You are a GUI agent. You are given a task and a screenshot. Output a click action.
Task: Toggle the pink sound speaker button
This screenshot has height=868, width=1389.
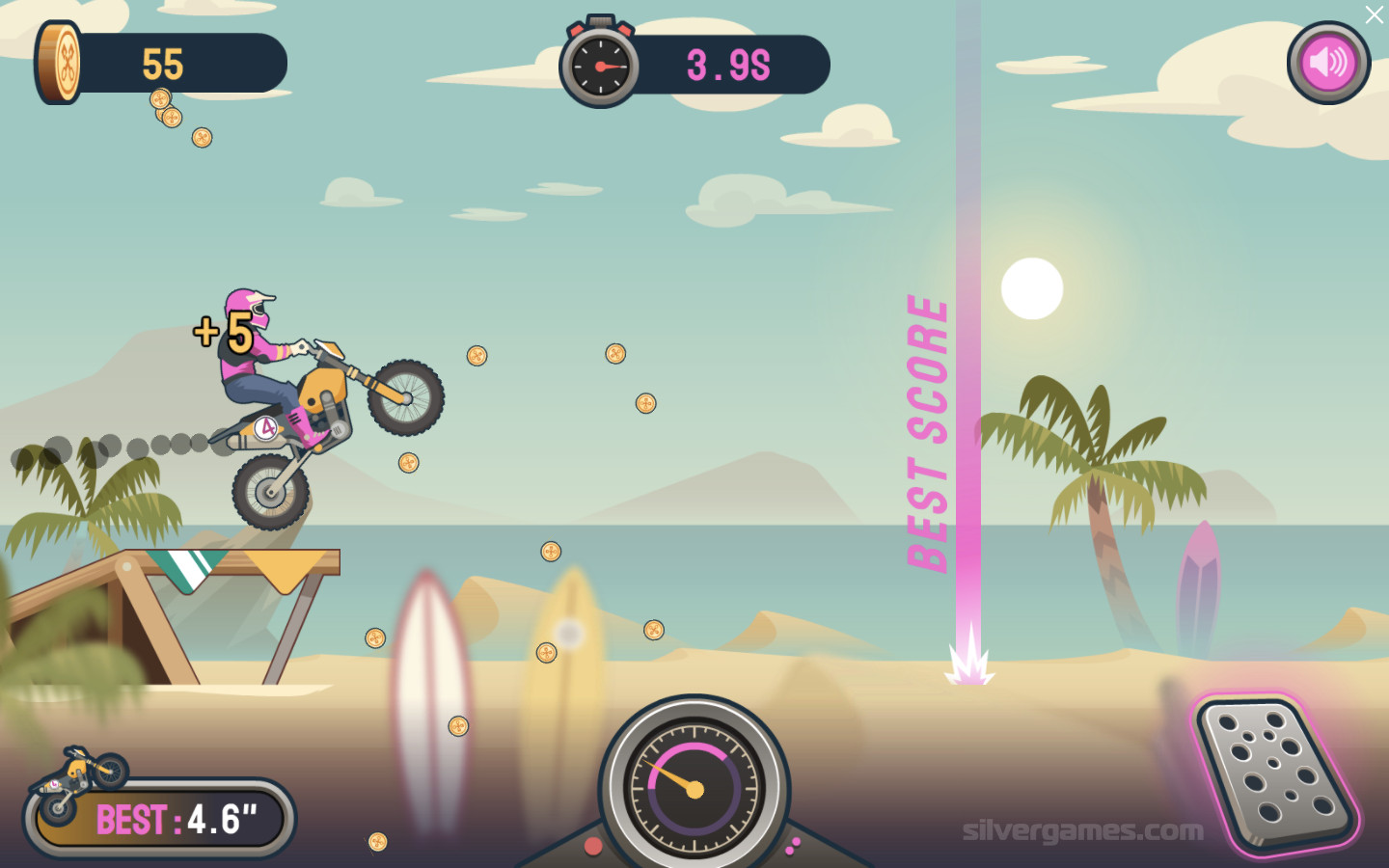[x=1328, y=63]
